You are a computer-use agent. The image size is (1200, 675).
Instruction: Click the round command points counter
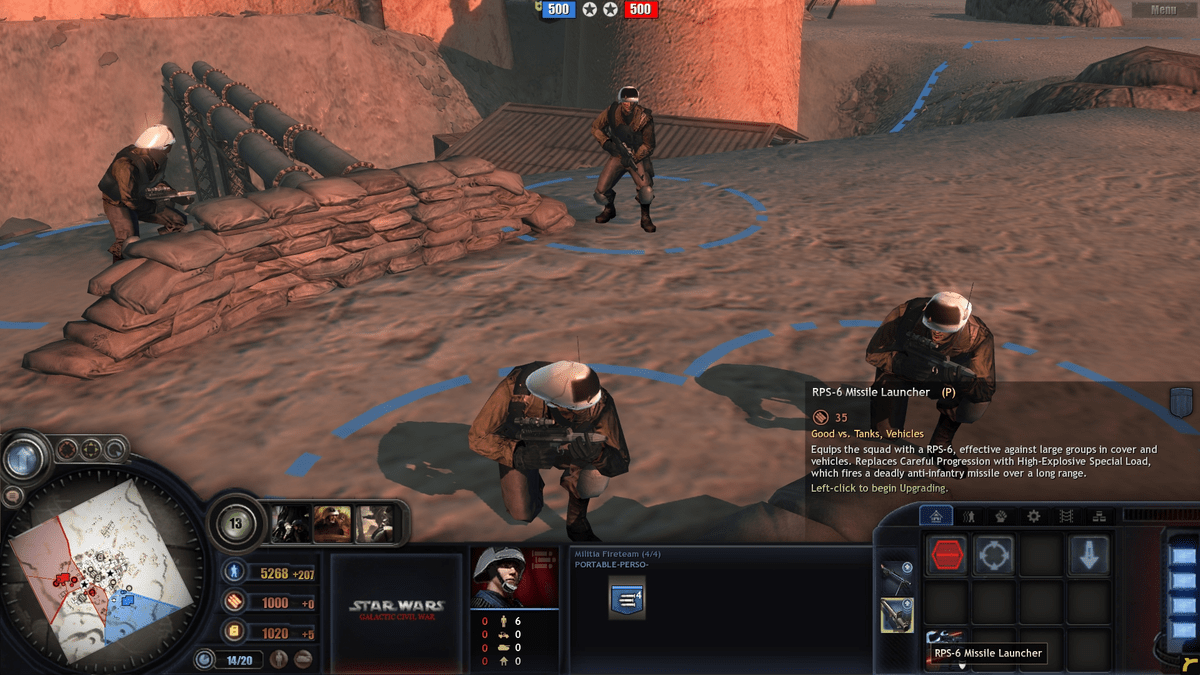coord(236,523)
